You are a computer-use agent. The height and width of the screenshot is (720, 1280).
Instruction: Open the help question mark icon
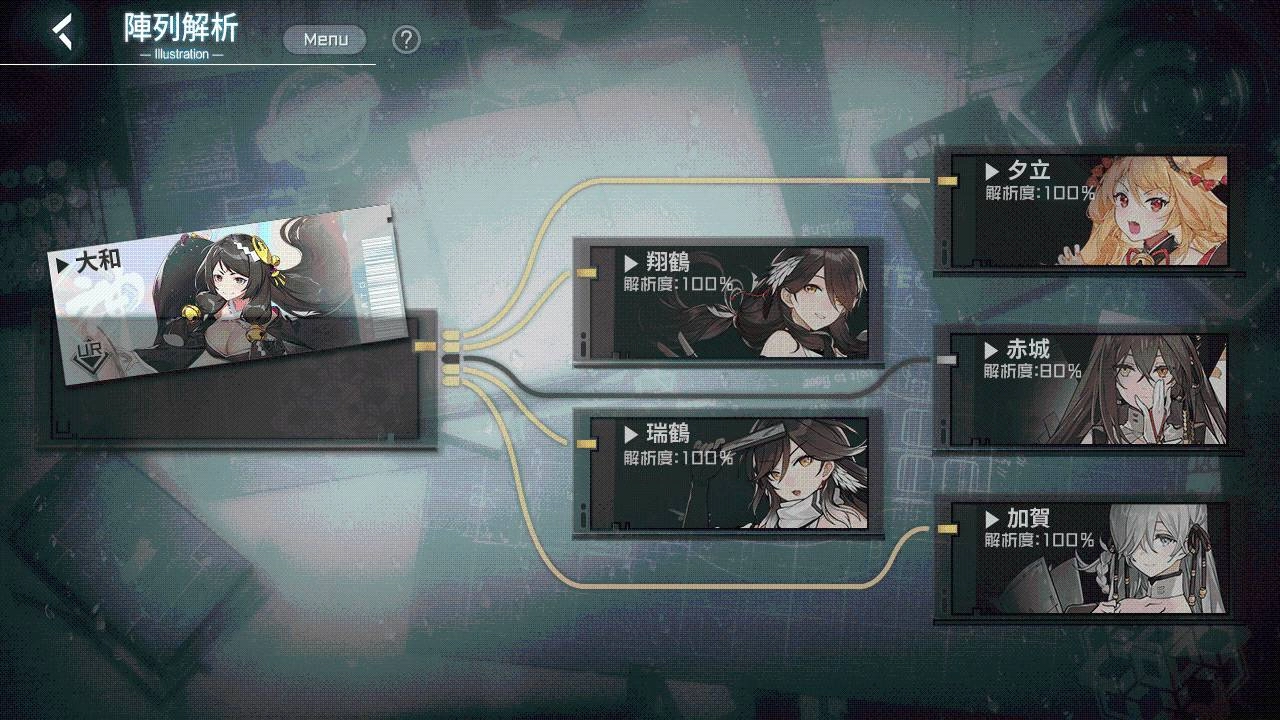coord(404,39)
